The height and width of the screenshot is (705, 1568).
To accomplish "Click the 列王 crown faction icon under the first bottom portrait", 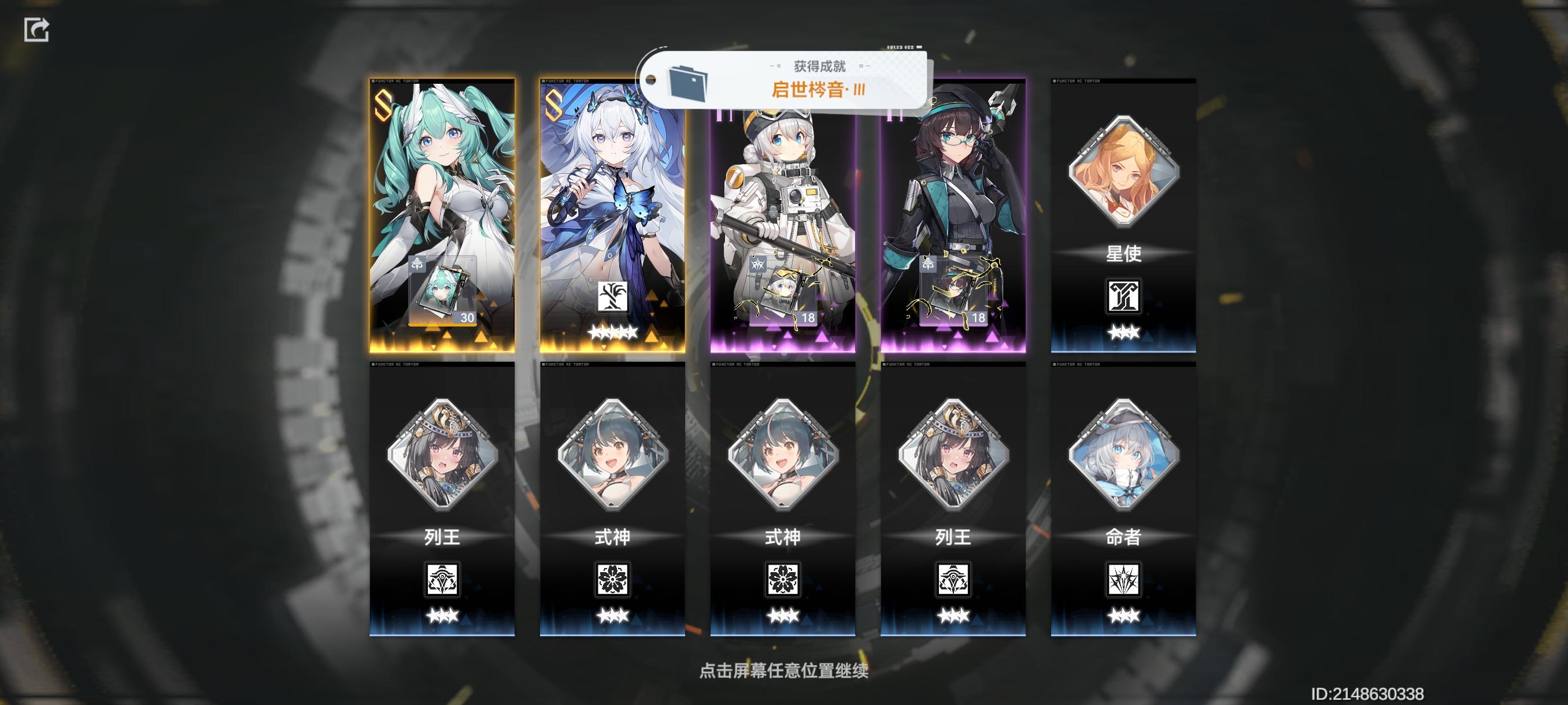I will [441, 581].
